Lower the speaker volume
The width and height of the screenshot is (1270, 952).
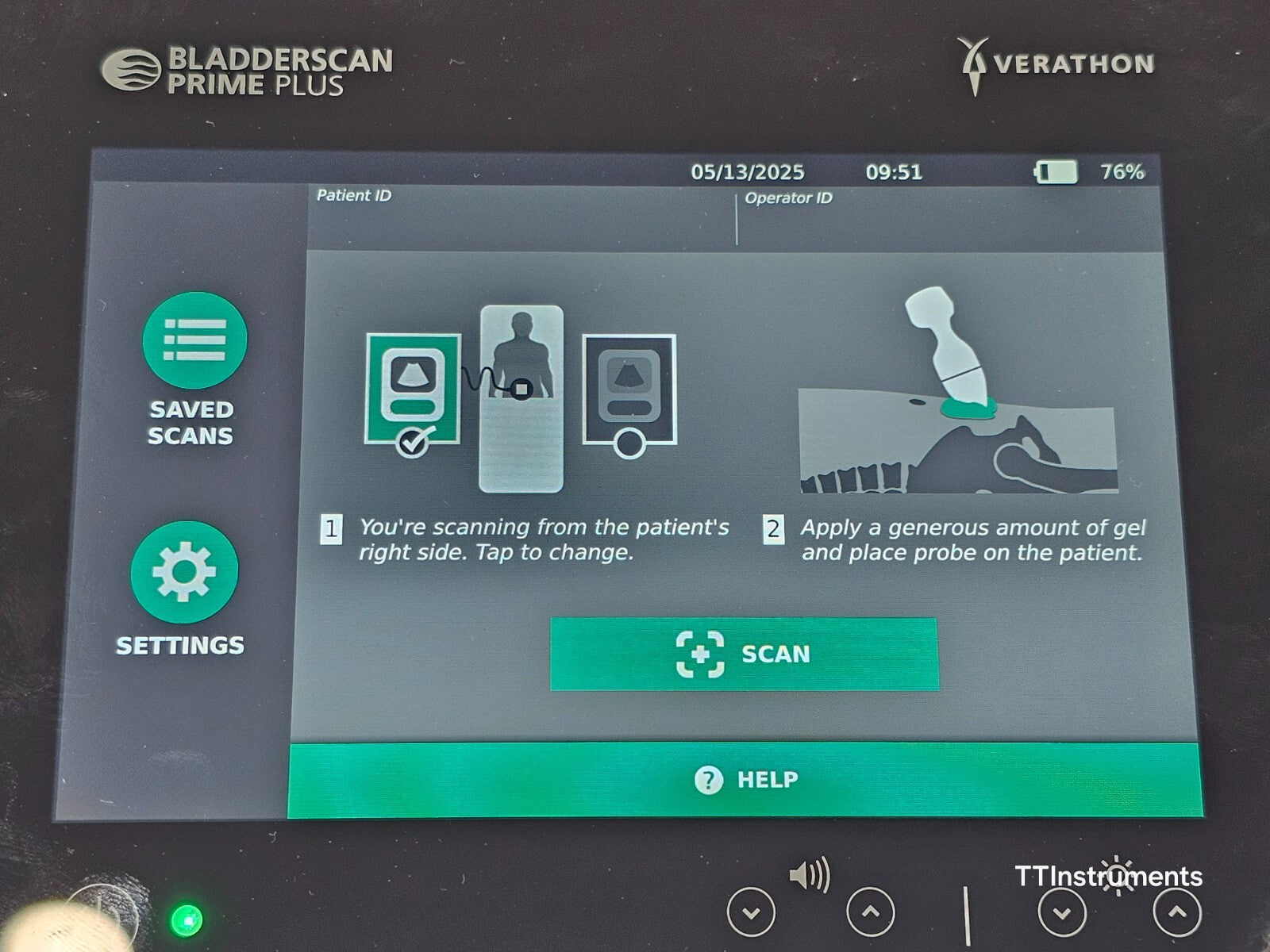751,912
